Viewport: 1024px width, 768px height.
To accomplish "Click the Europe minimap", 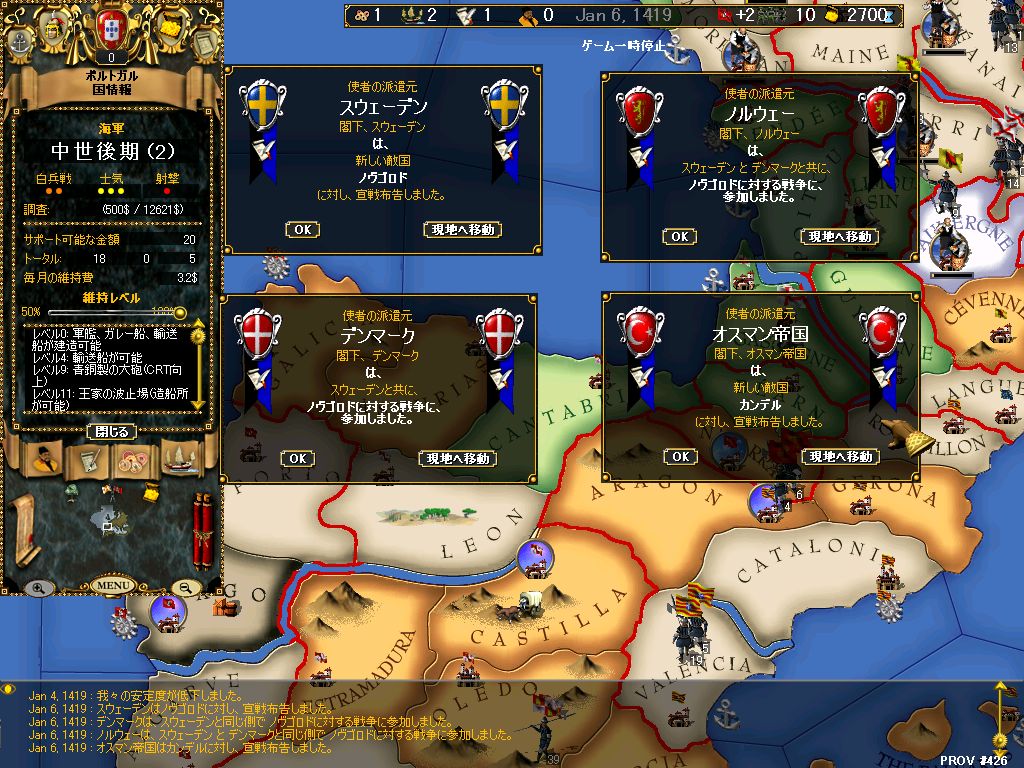I will coord(108,520).
